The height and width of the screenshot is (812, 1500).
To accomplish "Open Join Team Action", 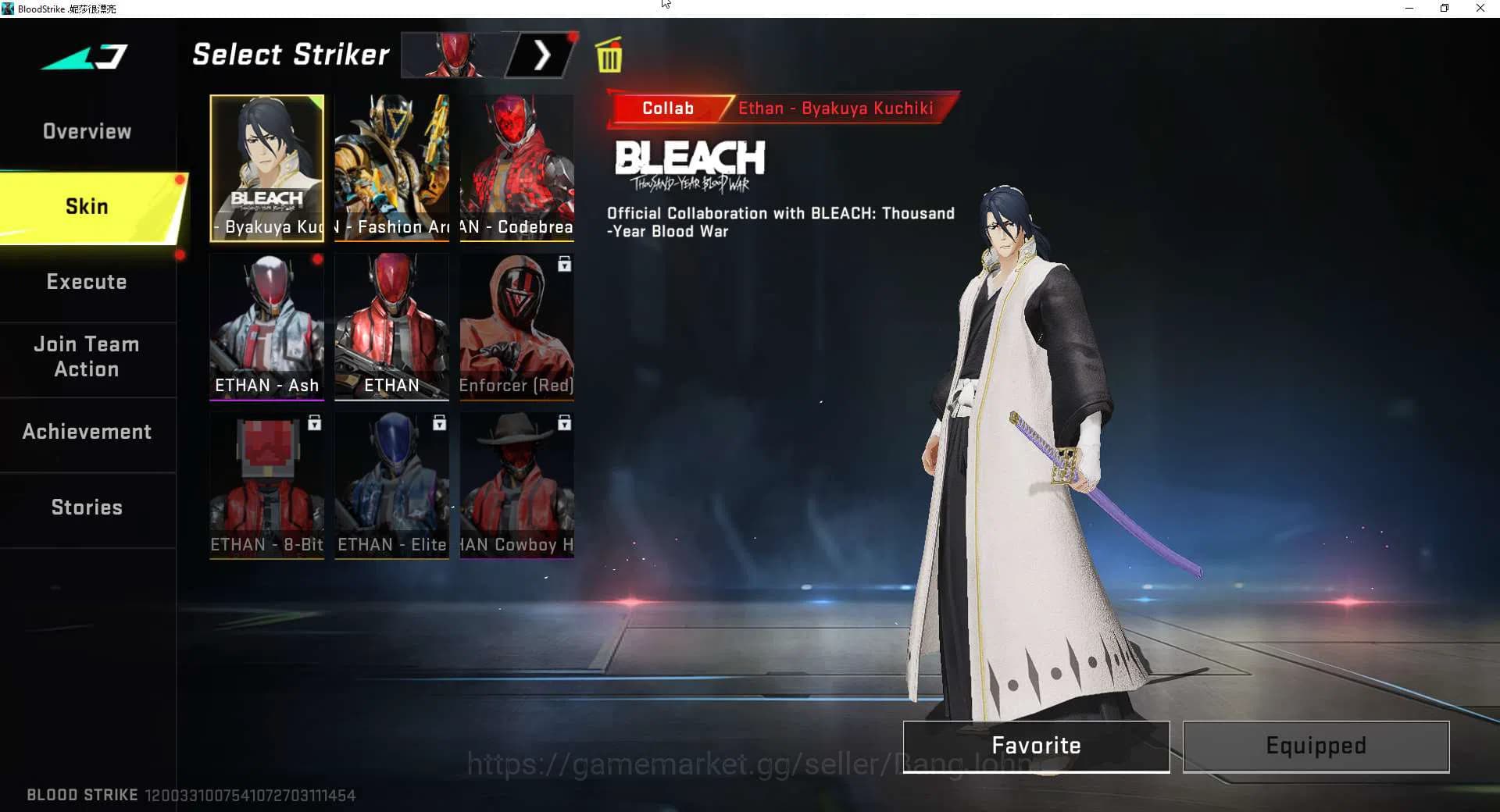I will (x=87, y=356).
